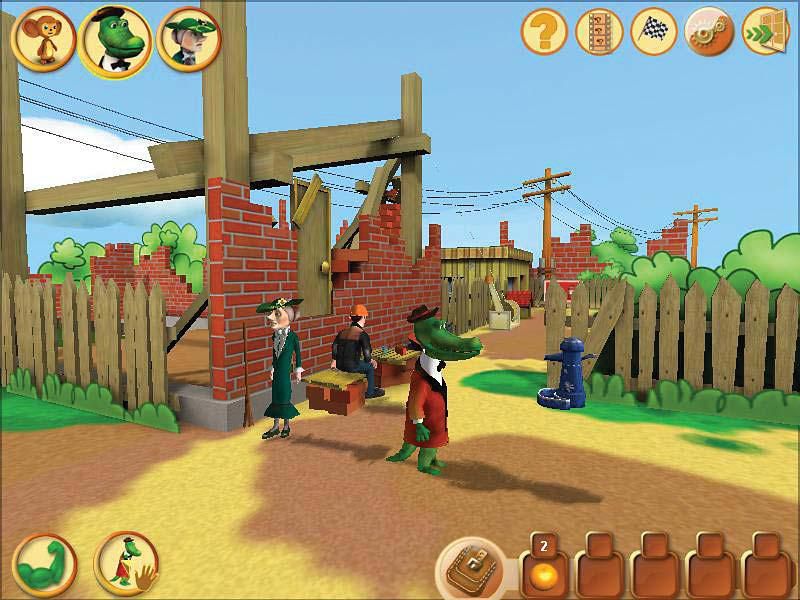Choose the old lady Shapoklyak portrait
Viewport: 800px width, 600px height.
189,37
